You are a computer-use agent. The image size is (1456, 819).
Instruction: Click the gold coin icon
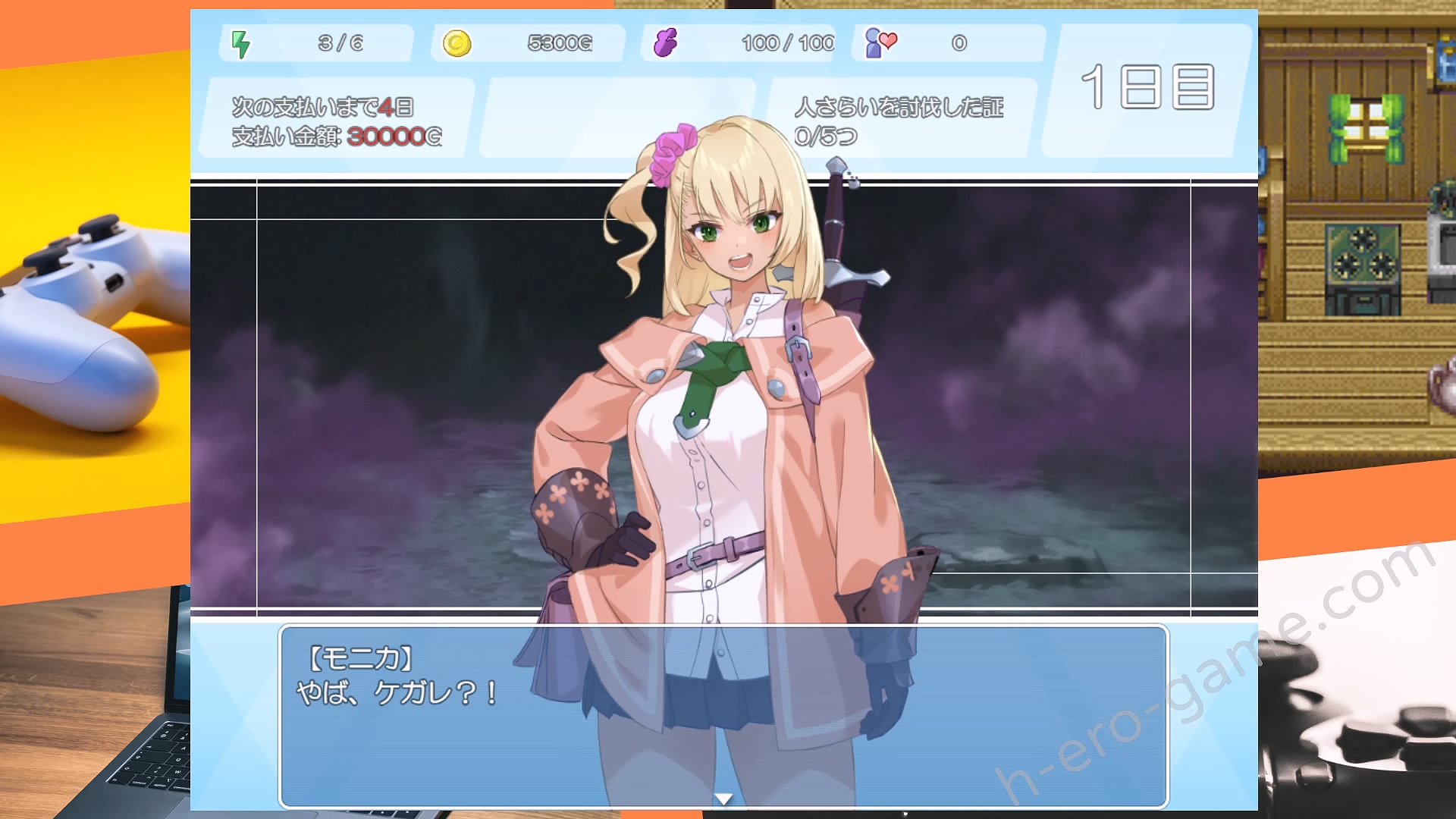click(x=457, y=43)
